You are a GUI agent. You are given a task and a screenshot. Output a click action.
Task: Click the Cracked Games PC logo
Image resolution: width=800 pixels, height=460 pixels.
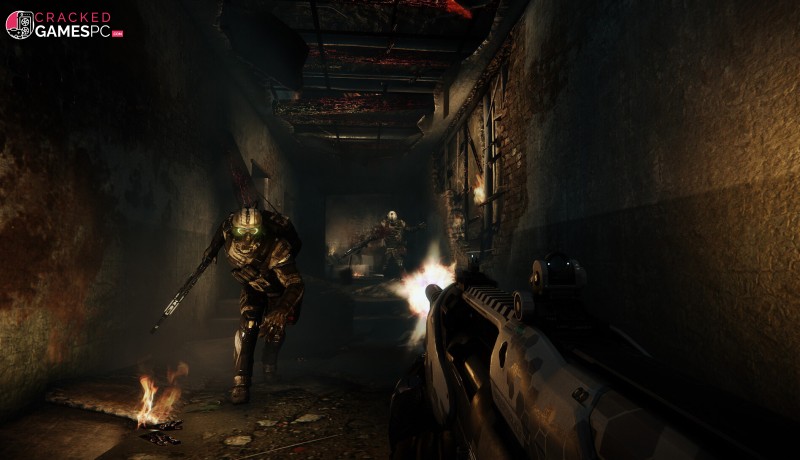click(64, 25)
